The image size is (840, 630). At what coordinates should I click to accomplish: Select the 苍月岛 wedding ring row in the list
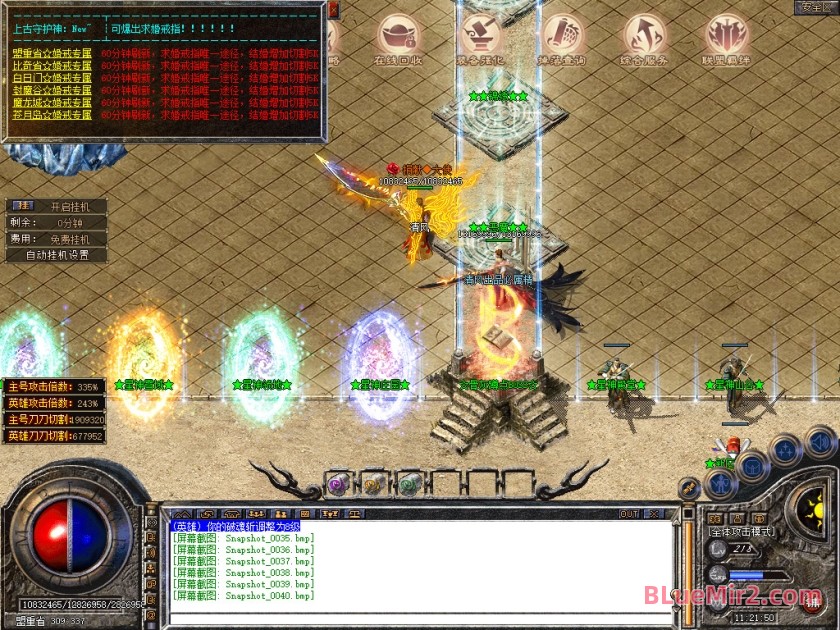click(52, 115)
